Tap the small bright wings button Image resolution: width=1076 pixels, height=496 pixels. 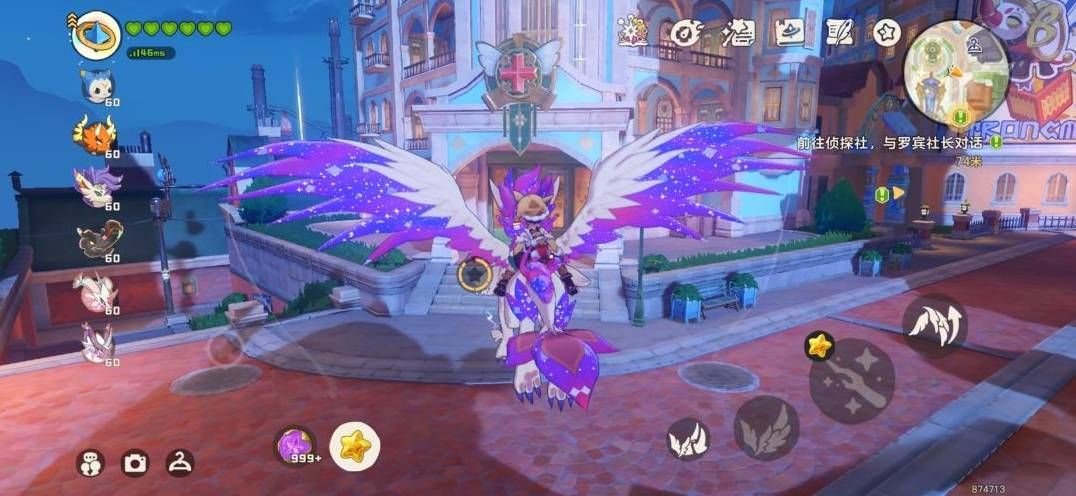click(x=688, y=438)
